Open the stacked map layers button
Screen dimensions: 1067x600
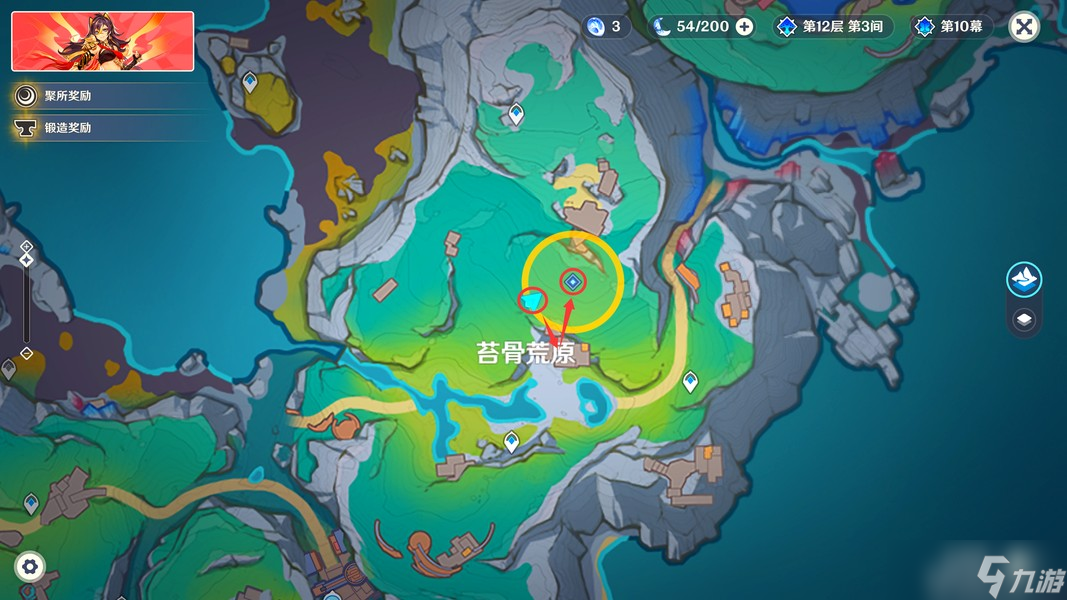(x=1024, y=320)
